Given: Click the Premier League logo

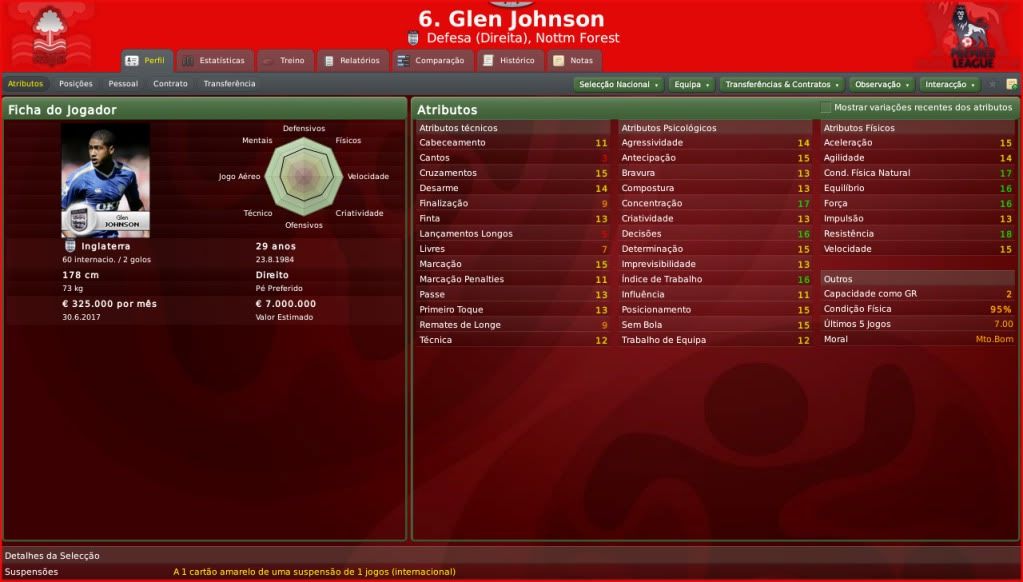Looking at the screenshot, I should pyautogui.click(x=971, y=35).
